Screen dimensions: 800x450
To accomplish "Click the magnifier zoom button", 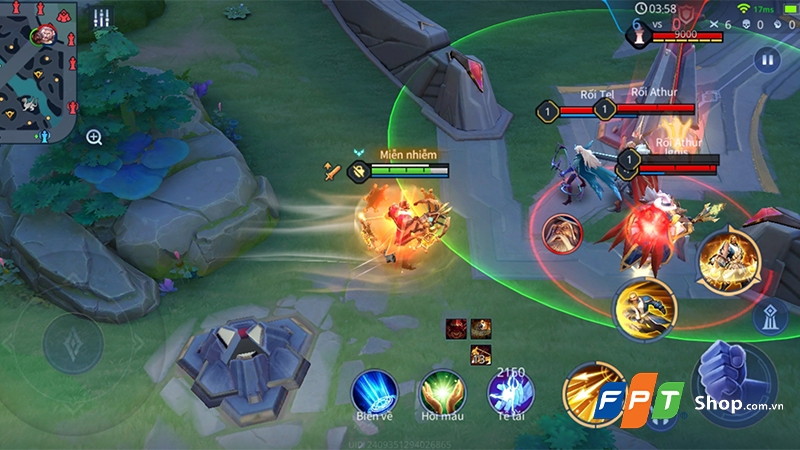I will pos(94,137).
